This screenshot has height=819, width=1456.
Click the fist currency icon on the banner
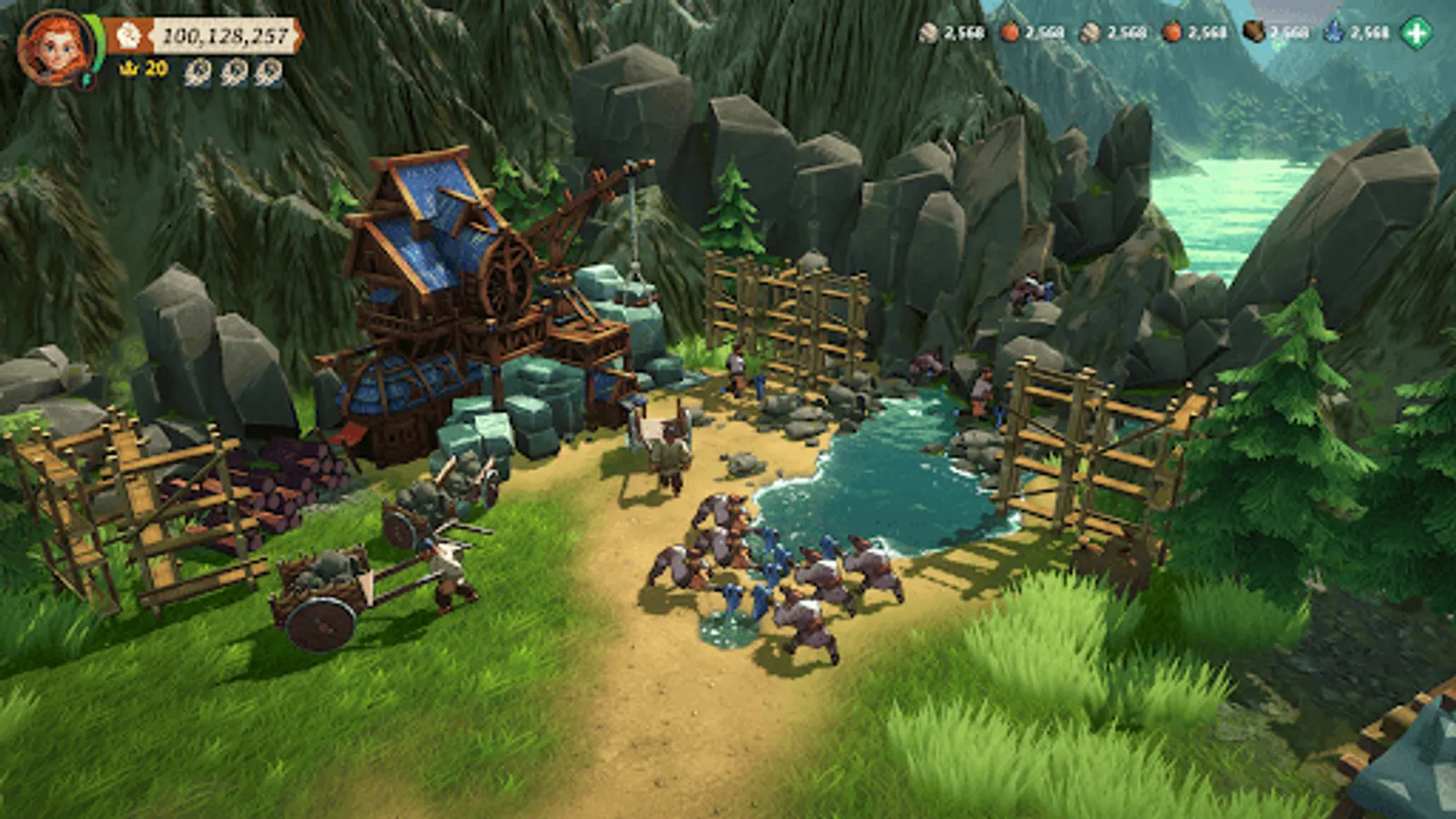pos(129,34)
